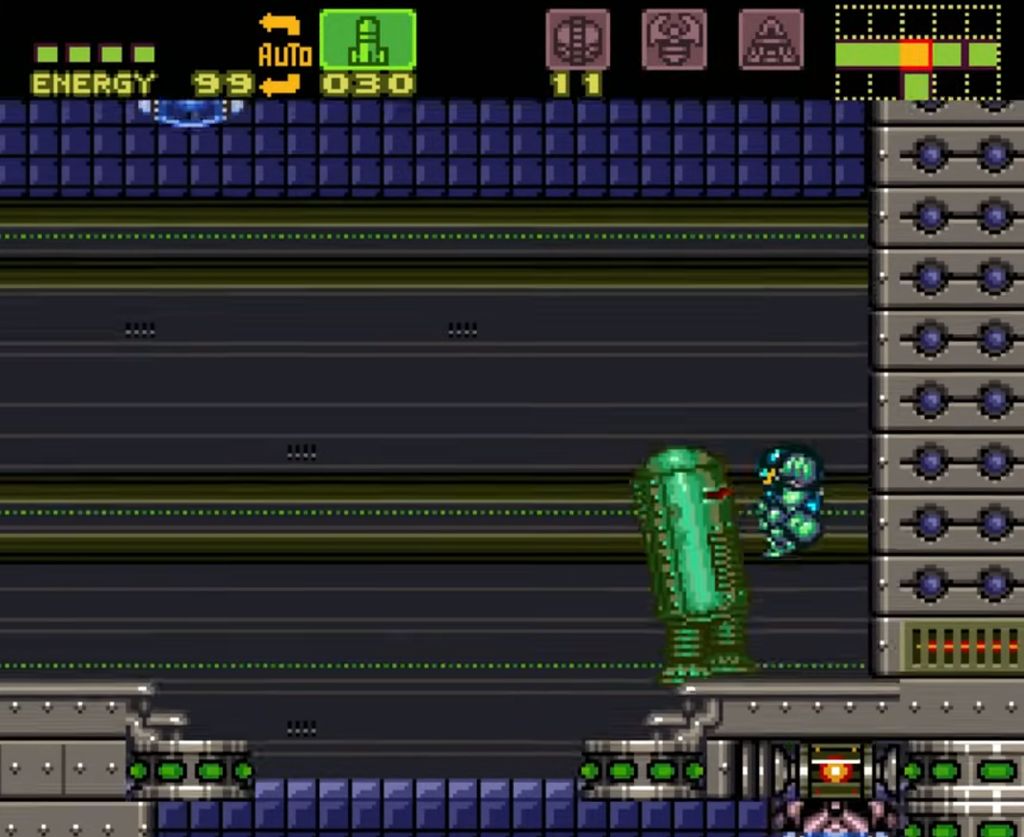
Task: Select the power bomb icon
Action: (577, 40)
